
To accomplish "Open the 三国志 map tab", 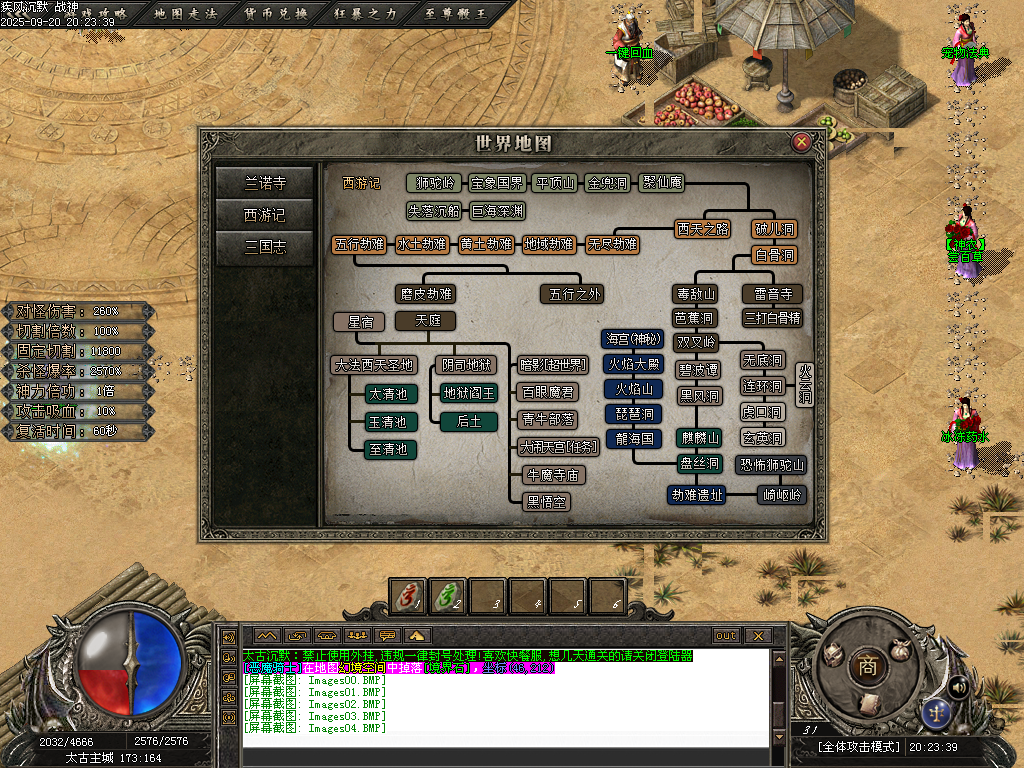I will [265, 247].
